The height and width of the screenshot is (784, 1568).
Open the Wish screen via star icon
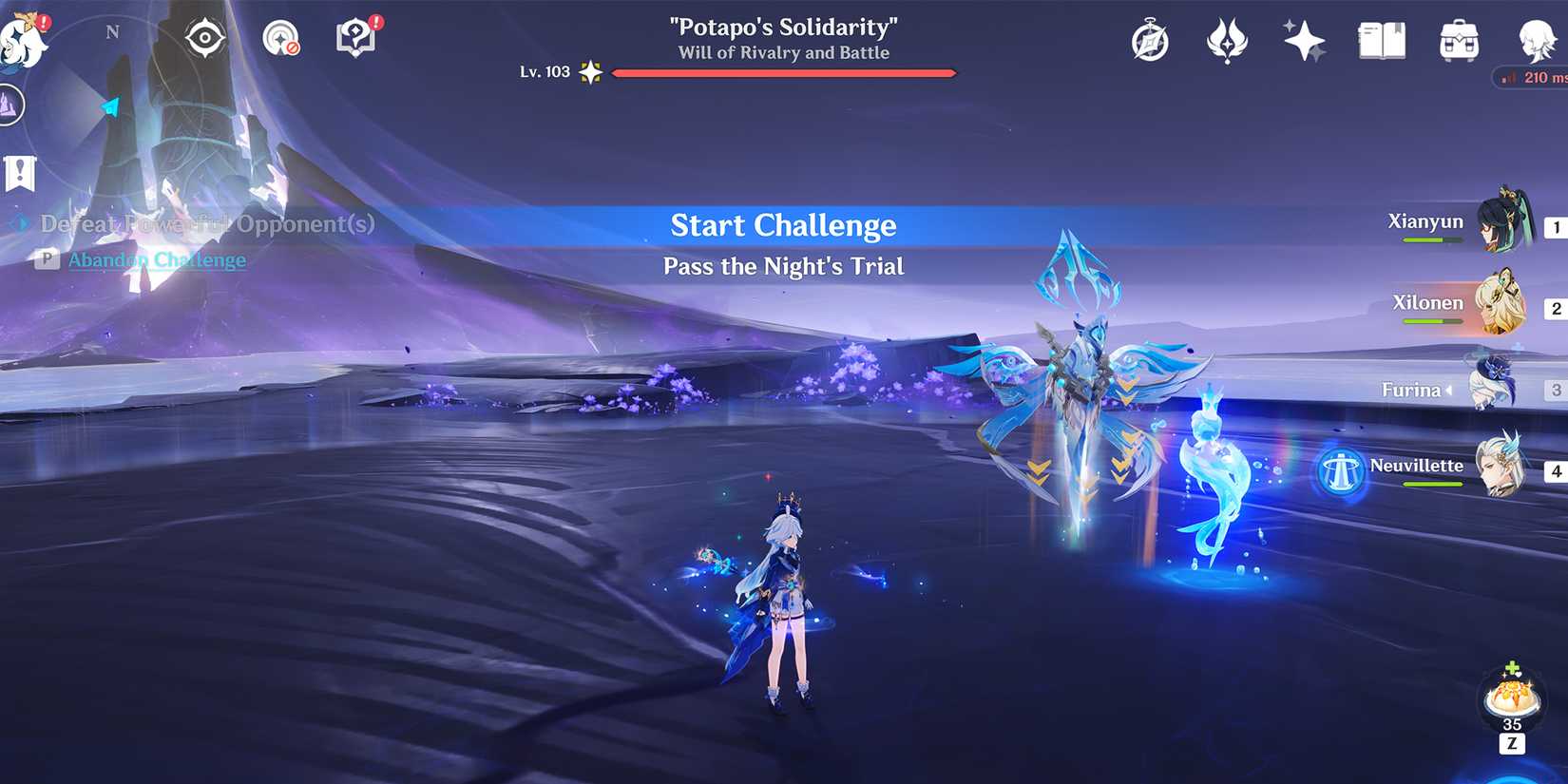1303,41
